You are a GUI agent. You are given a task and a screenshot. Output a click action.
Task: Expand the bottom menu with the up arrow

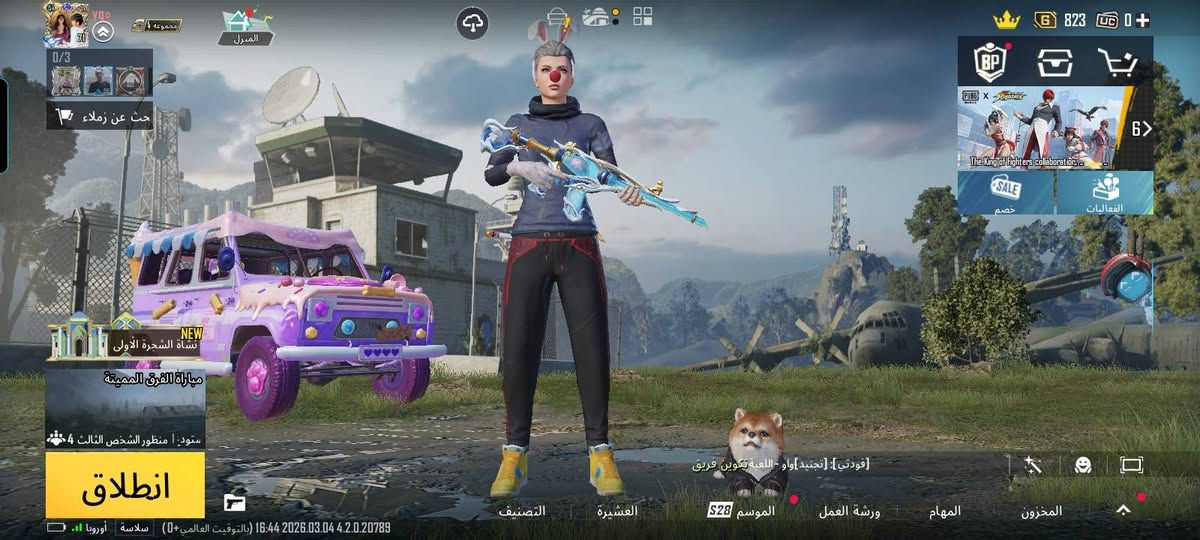[x=1123, y=510]
